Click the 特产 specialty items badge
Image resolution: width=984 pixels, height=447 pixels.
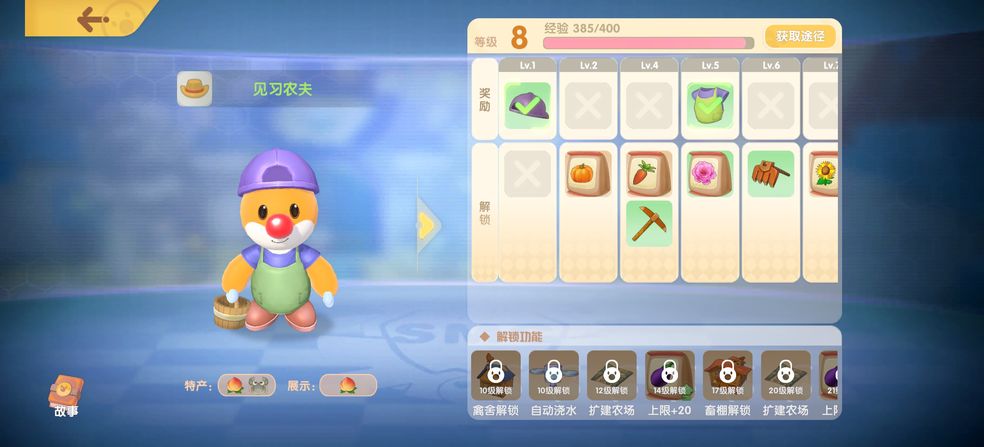(x=246, y=385)
